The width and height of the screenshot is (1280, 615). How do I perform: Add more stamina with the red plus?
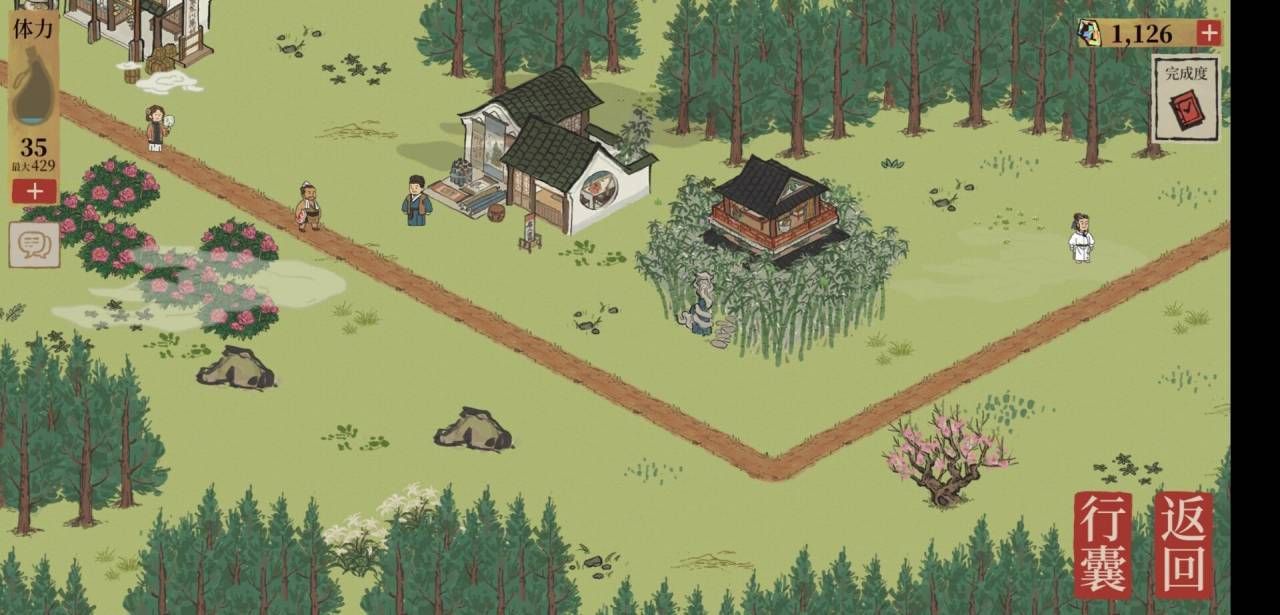[x=35, y=190]
